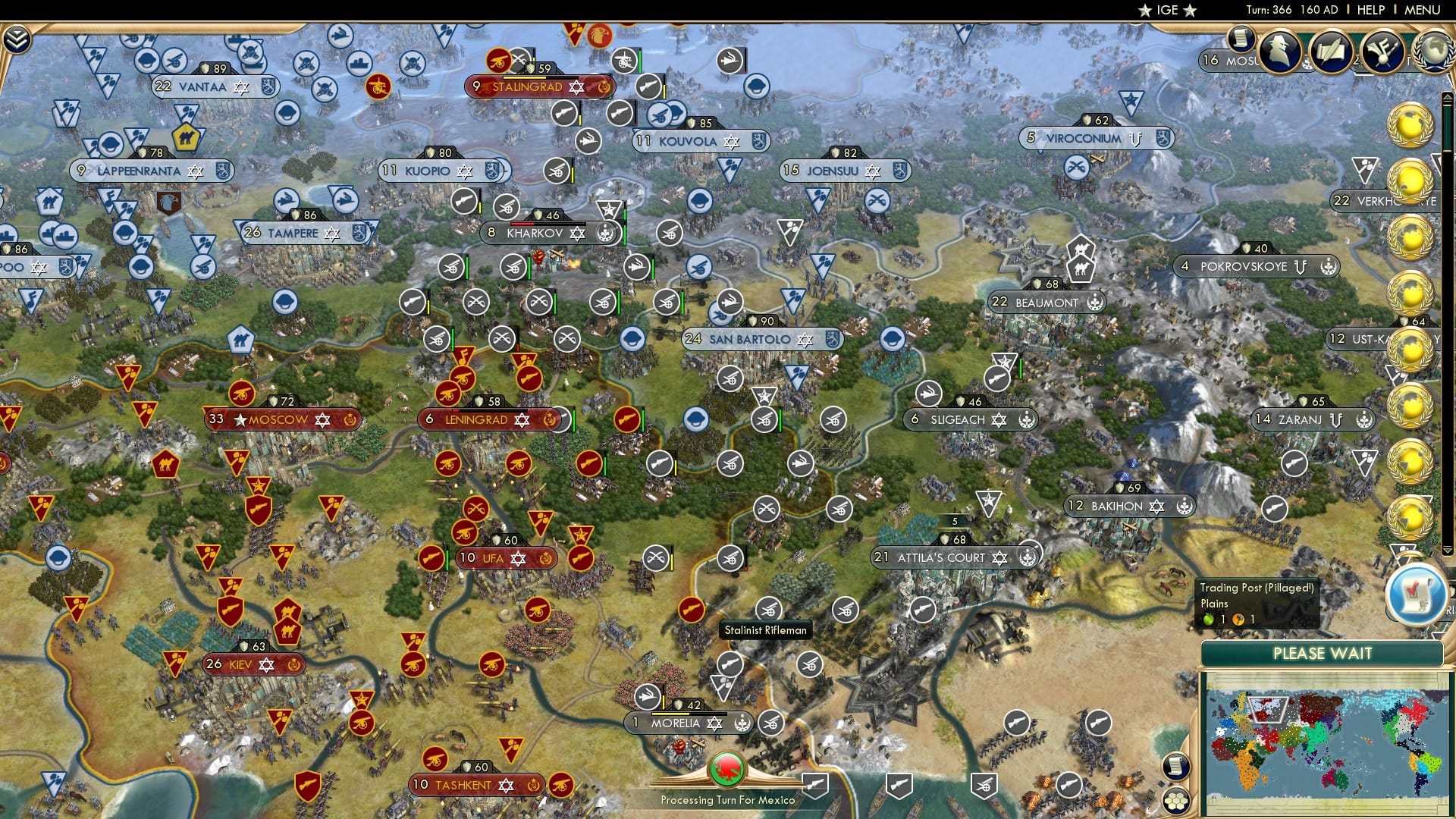1456x819 pixels.
Task: Click the notifications scroll icon beside Mosul banner
Action: [1241, 39]
